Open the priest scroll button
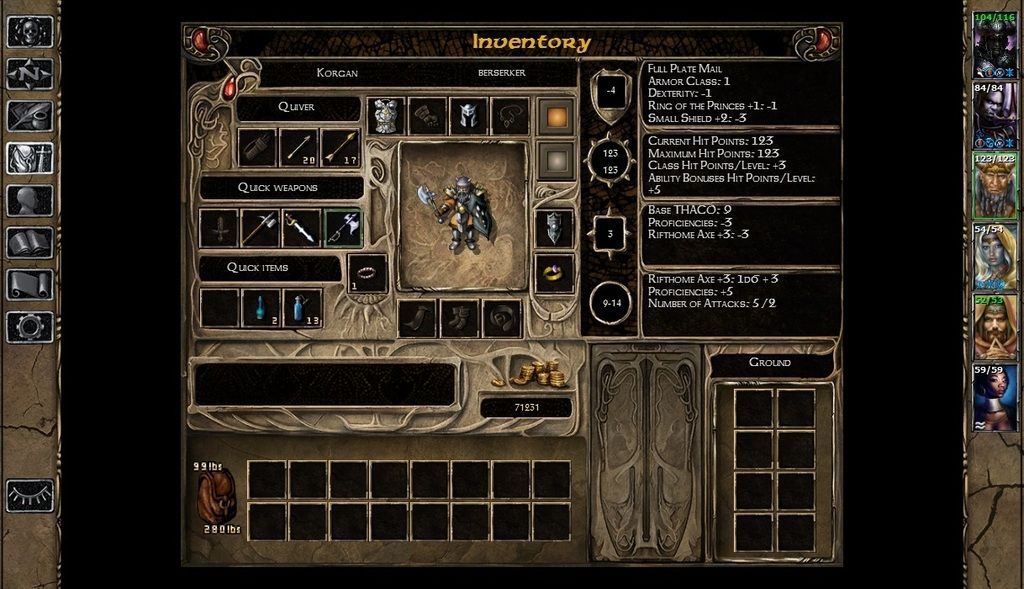This screenshot has width=1024, height=589. tap(30, 284)
